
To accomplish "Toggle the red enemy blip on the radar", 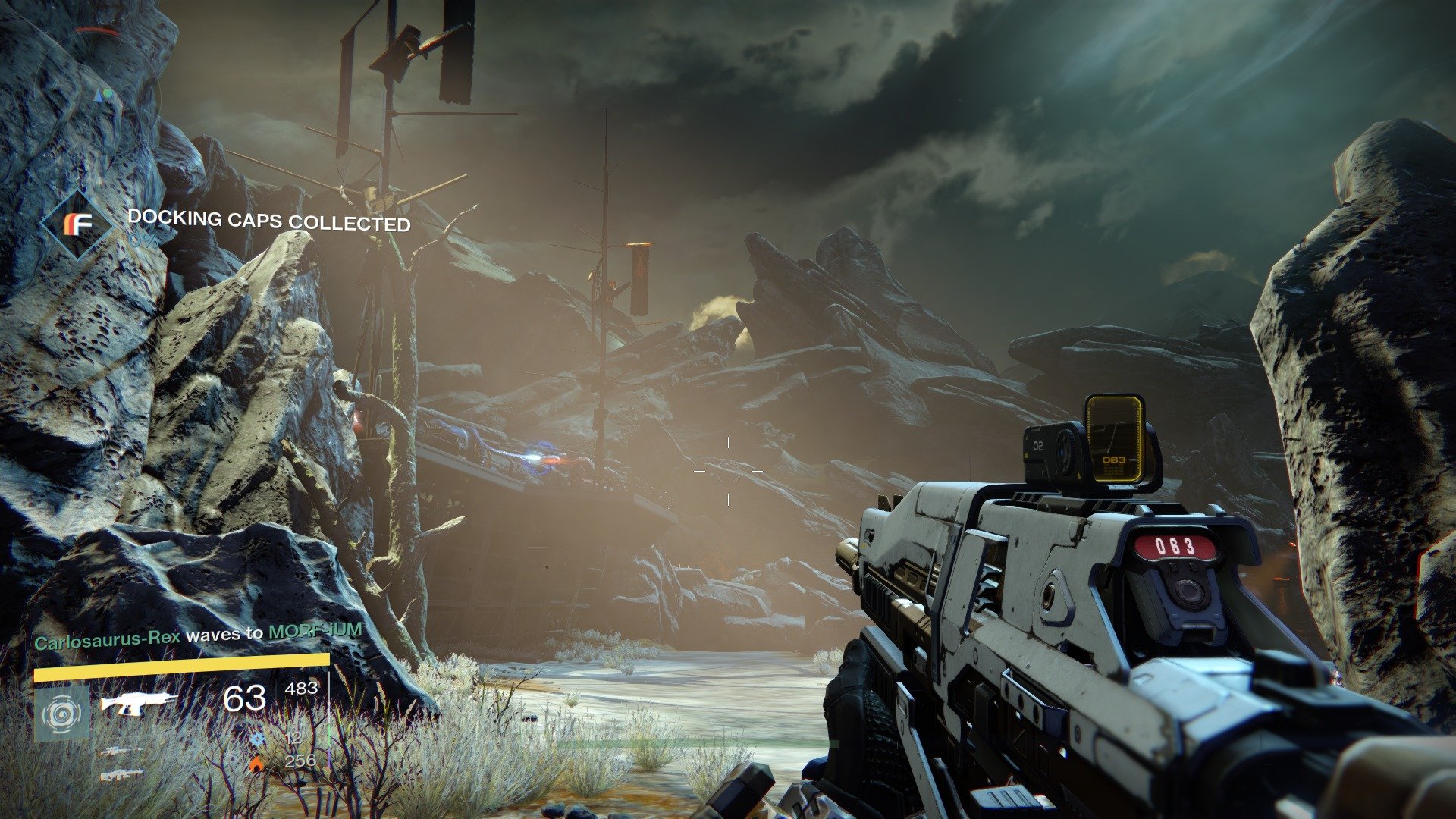I will coord(99,30).
